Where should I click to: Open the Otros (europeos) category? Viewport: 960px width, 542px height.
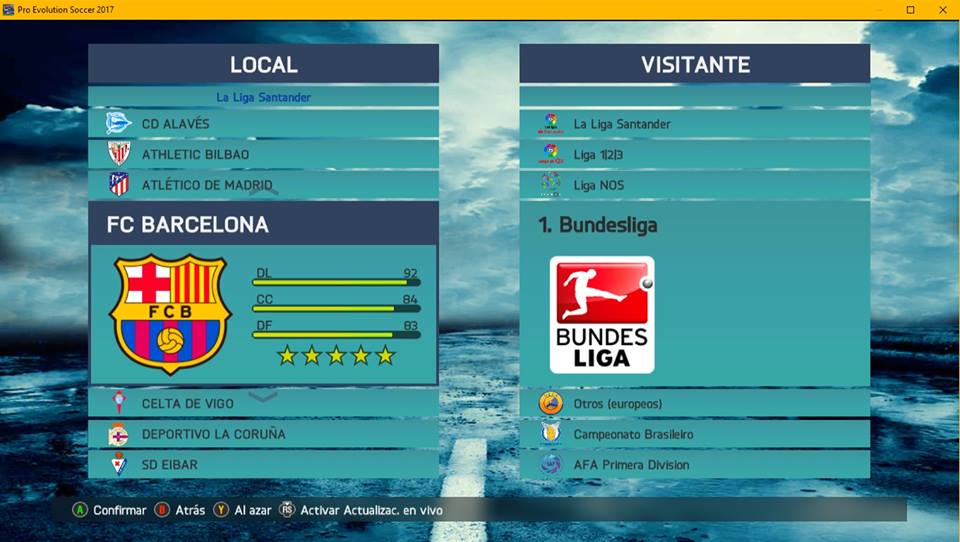(694, 404)
